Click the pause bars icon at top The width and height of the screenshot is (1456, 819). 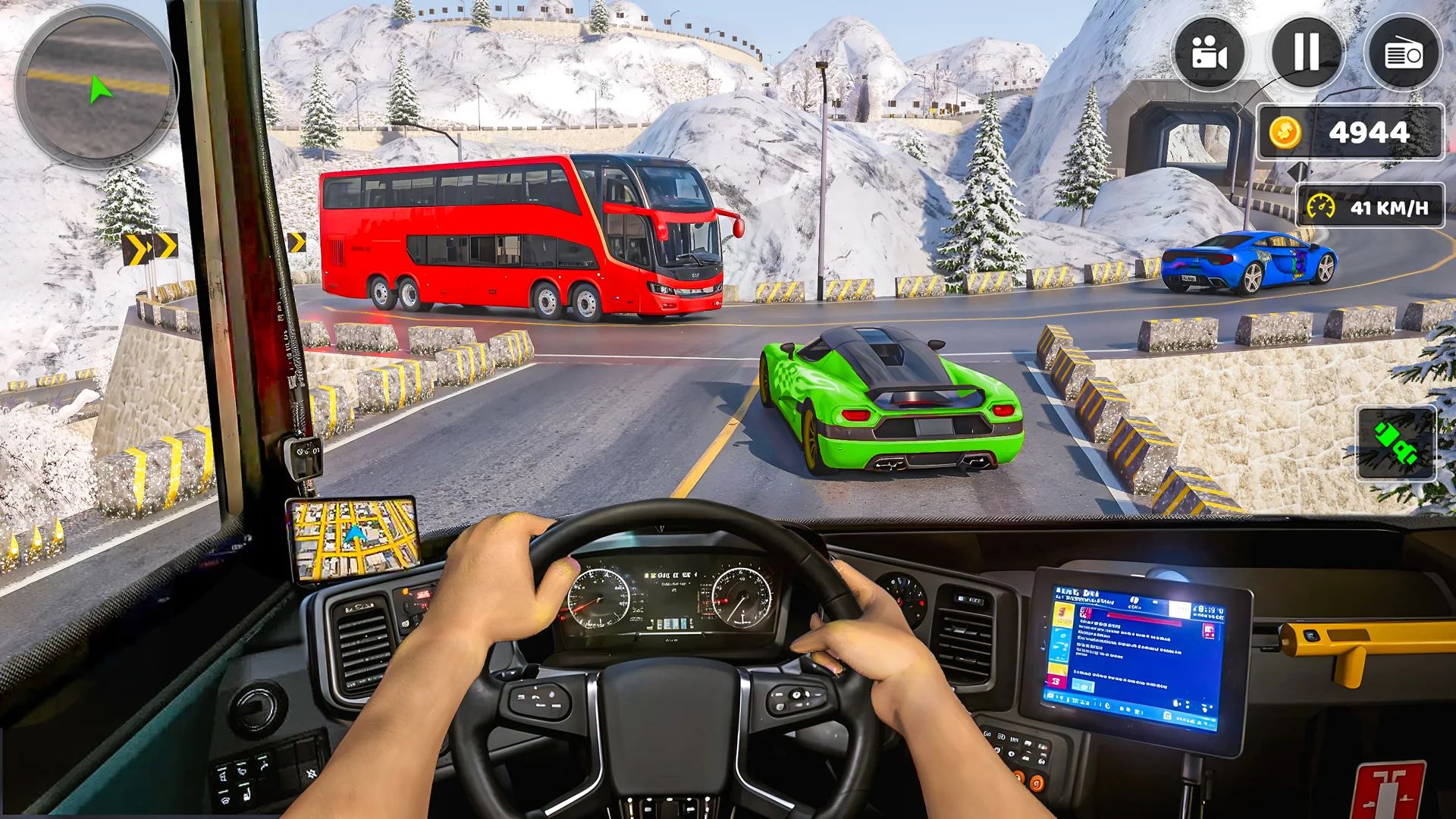click(x=1305, y=52)
